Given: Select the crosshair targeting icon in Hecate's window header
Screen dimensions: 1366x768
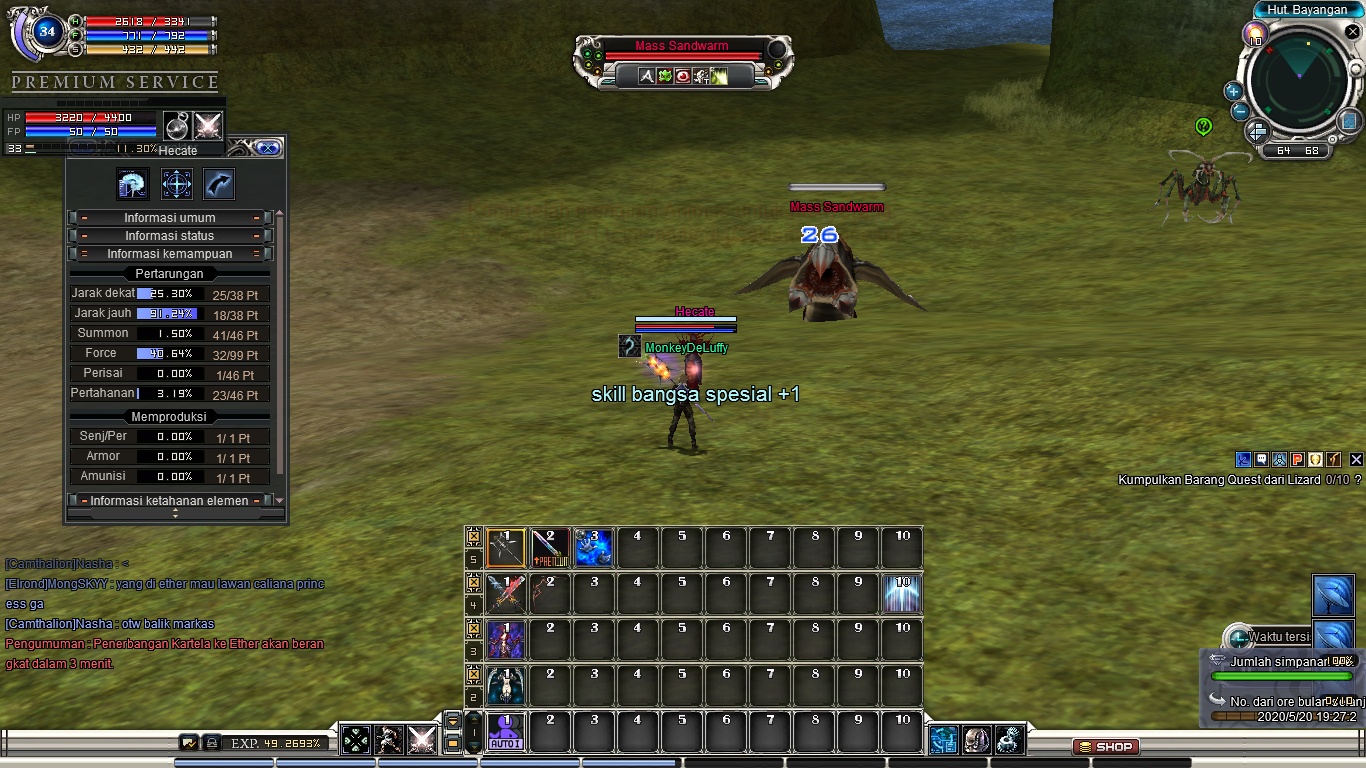Looking at the screenshot, I should [176, 184].
